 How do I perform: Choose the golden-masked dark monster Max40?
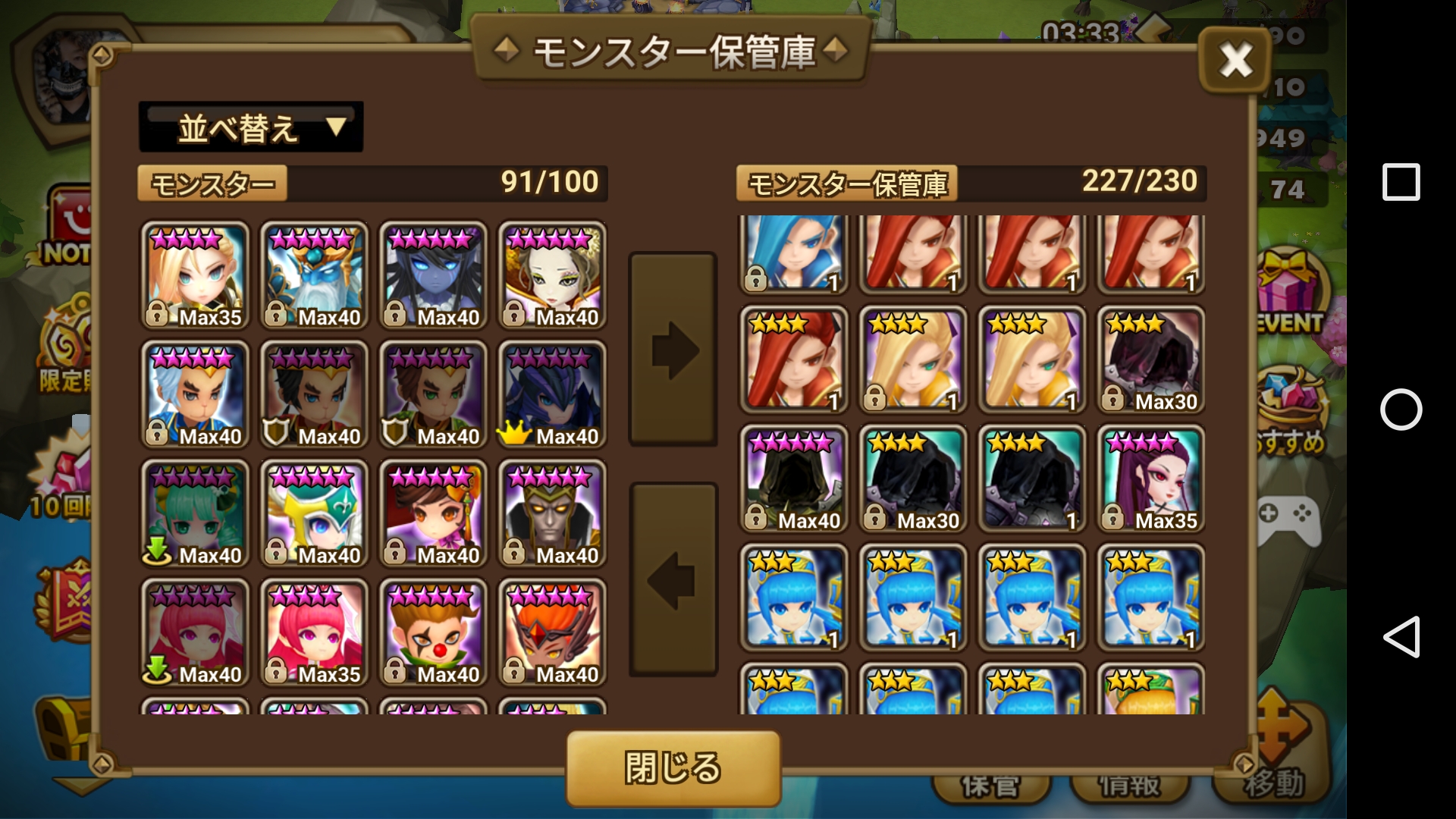[x=552, y=513]
